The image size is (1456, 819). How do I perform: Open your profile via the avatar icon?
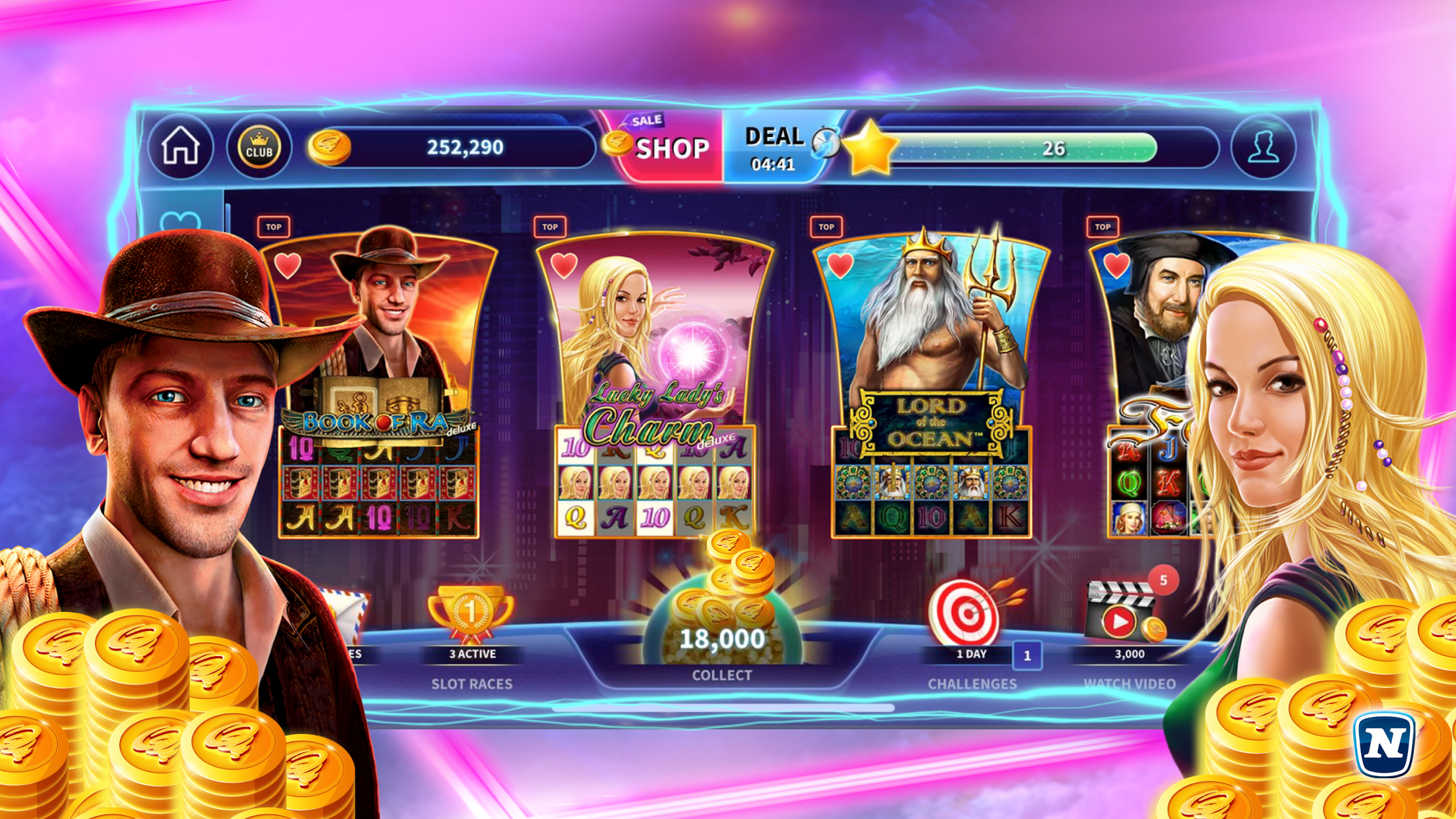(1265, 148)
